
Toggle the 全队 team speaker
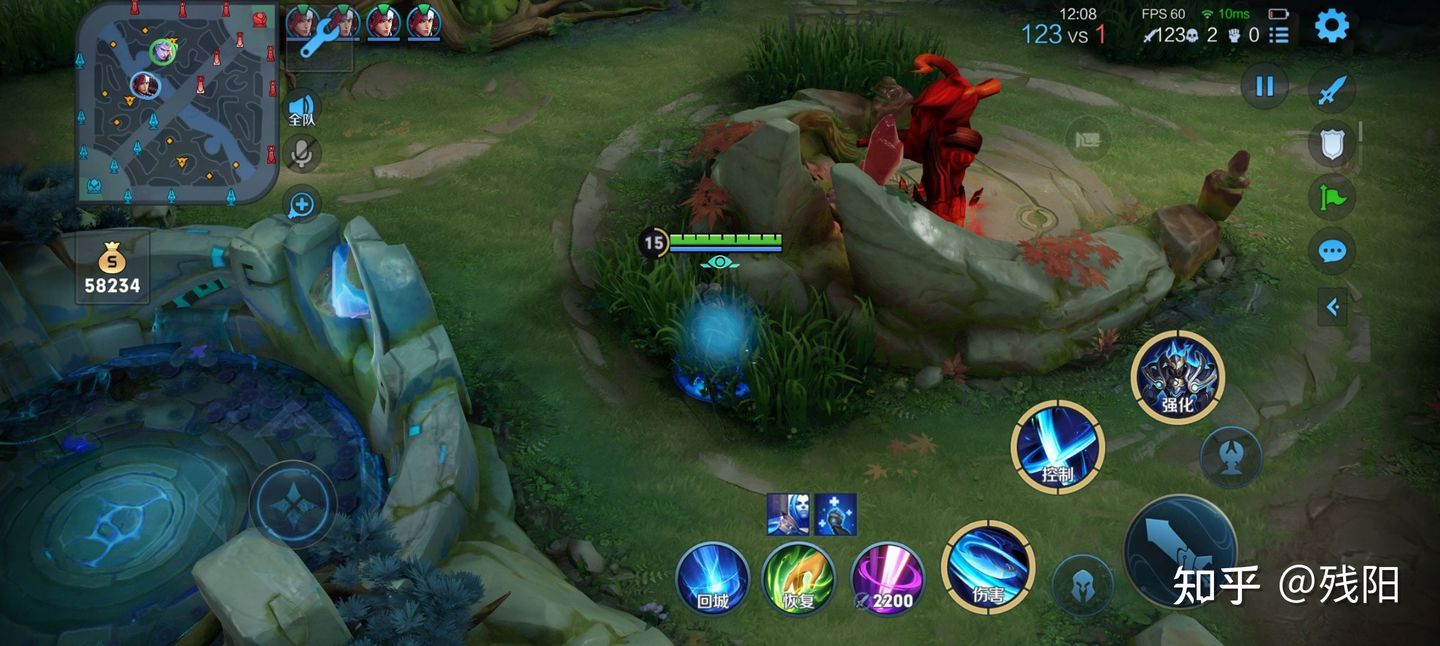301,109
